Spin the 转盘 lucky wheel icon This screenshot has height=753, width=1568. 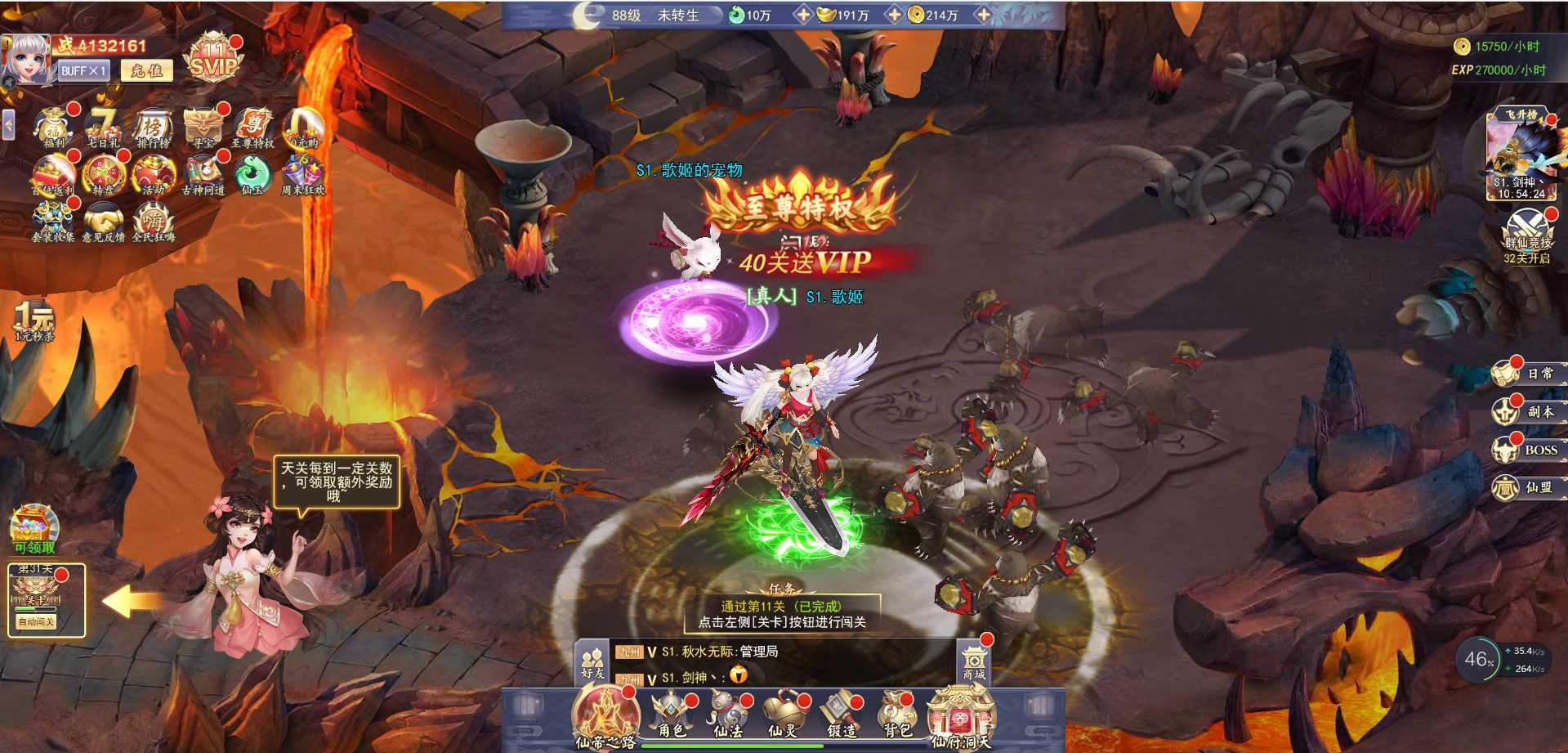[x=104, y=175]
